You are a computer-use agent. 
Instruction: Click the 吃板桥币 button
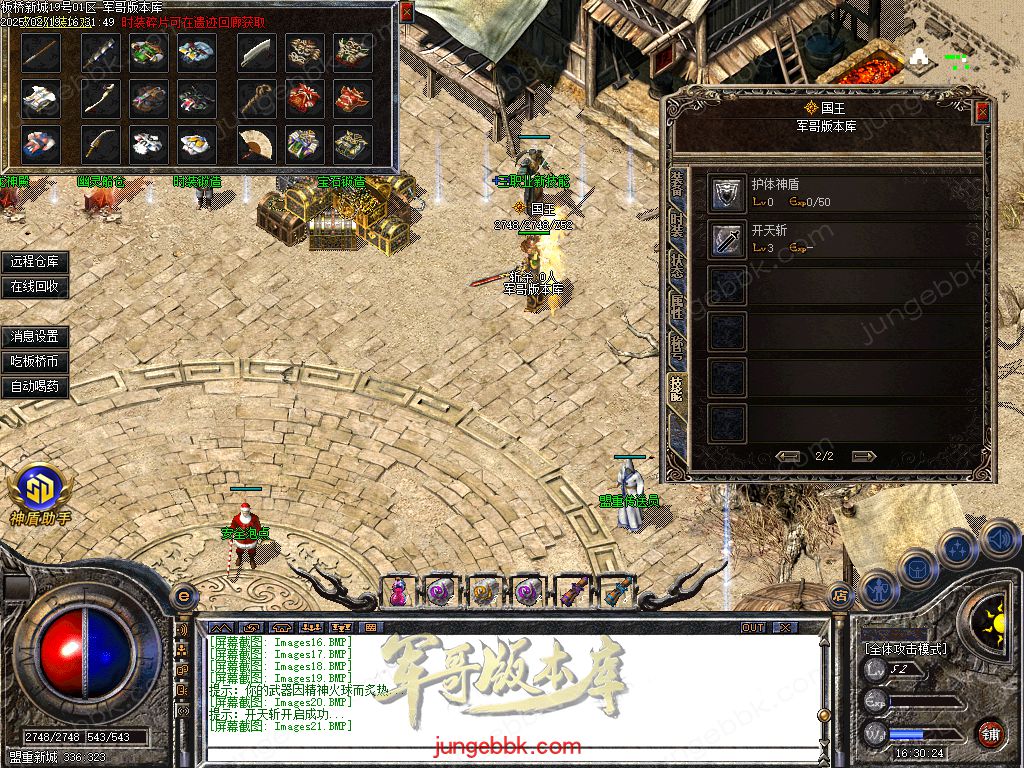point(35,361)
